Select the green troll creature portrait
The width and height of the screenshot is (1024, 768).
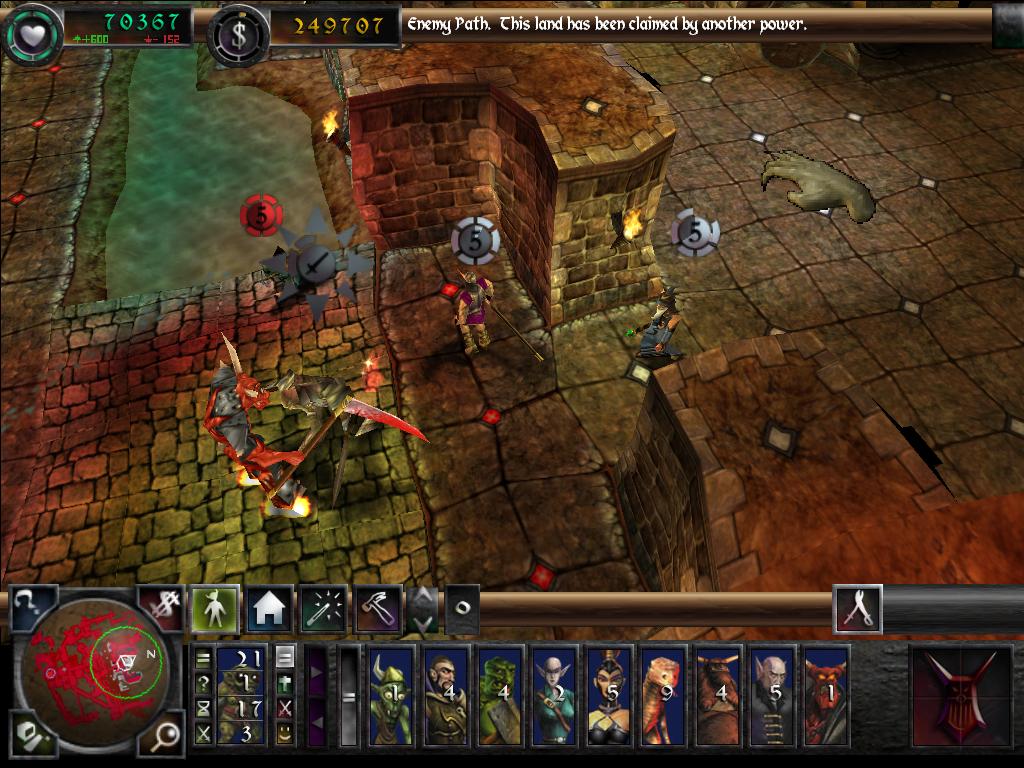(x=499, y=696)
